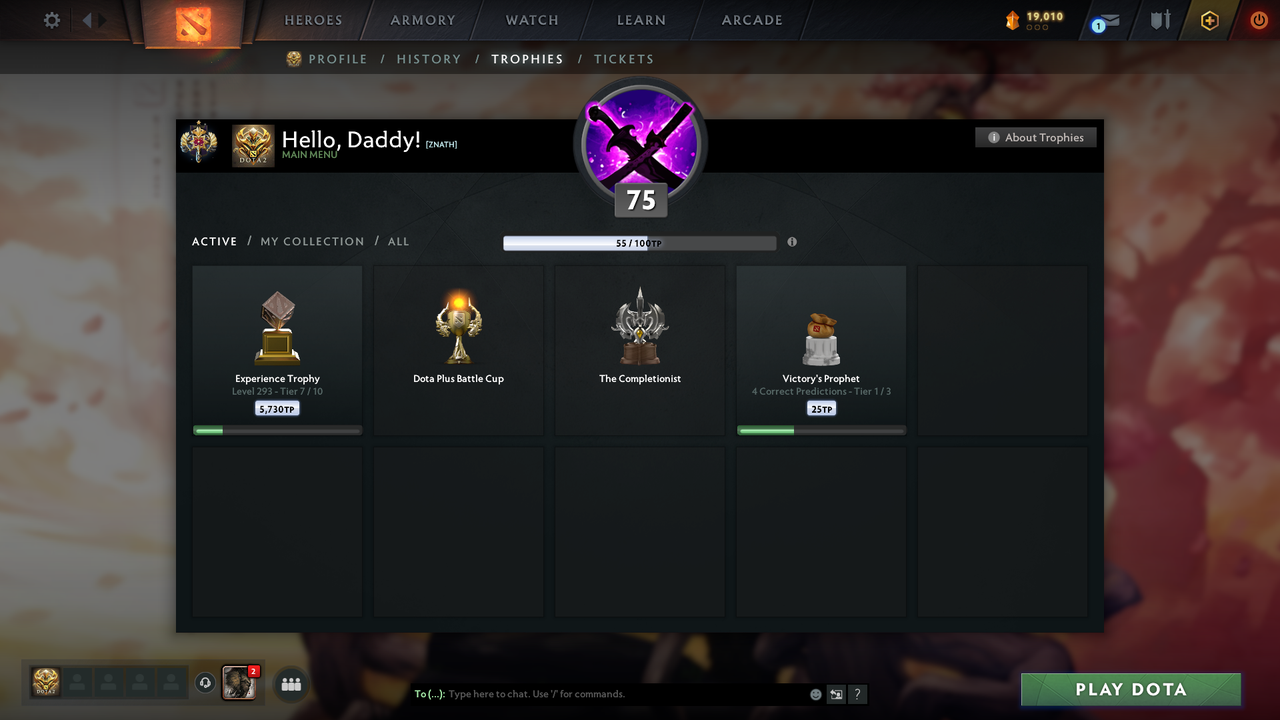The image size is (1280, 720).
Task: Switch to the HISTORY tab
Action: click(429, 59)
